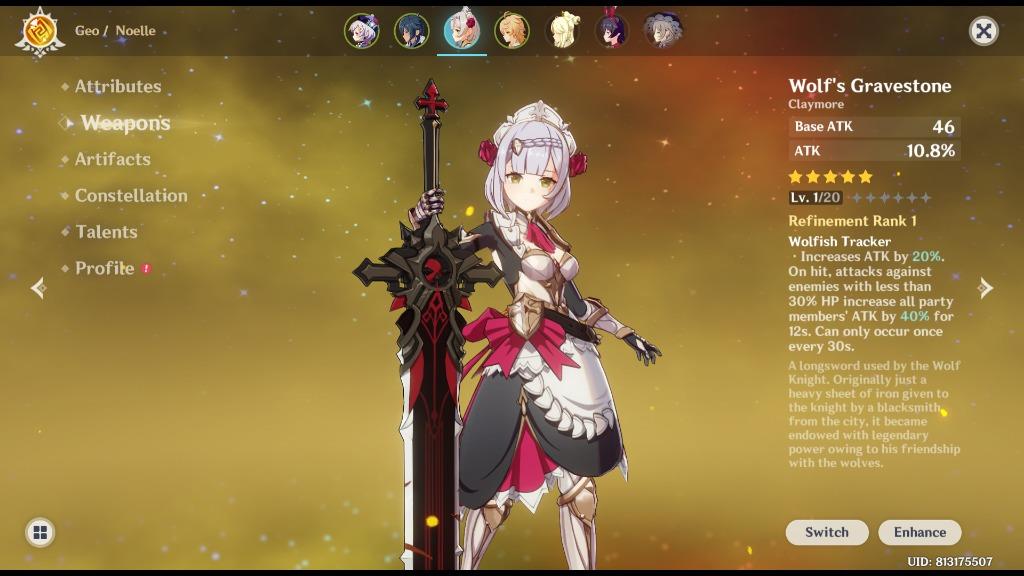Viewport: 1024px width, 576px height.
Task: Select the last grey-haired character portrait
Action: coord(661,31)
